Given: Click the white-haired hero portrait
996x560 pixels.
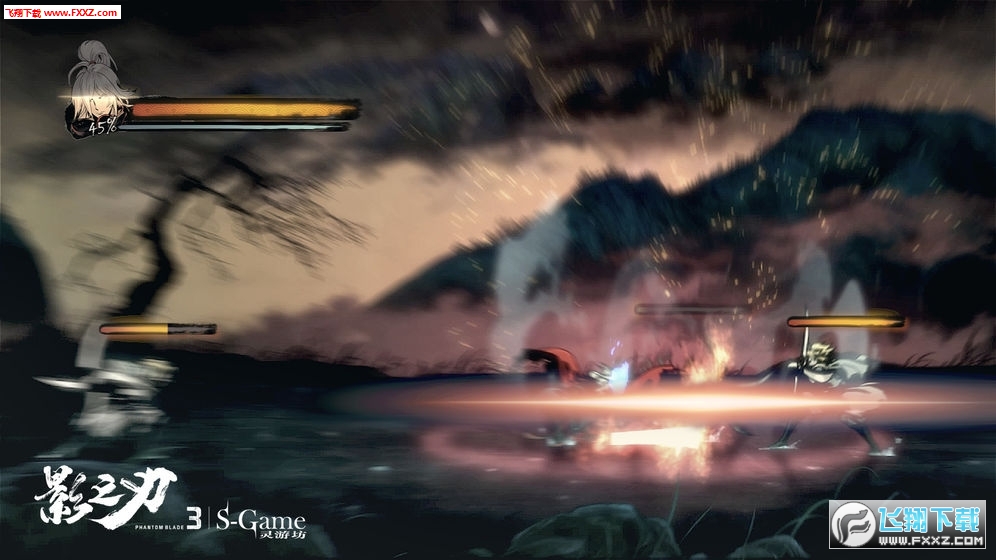Looking at the screenshot, I should click(95, 88).
